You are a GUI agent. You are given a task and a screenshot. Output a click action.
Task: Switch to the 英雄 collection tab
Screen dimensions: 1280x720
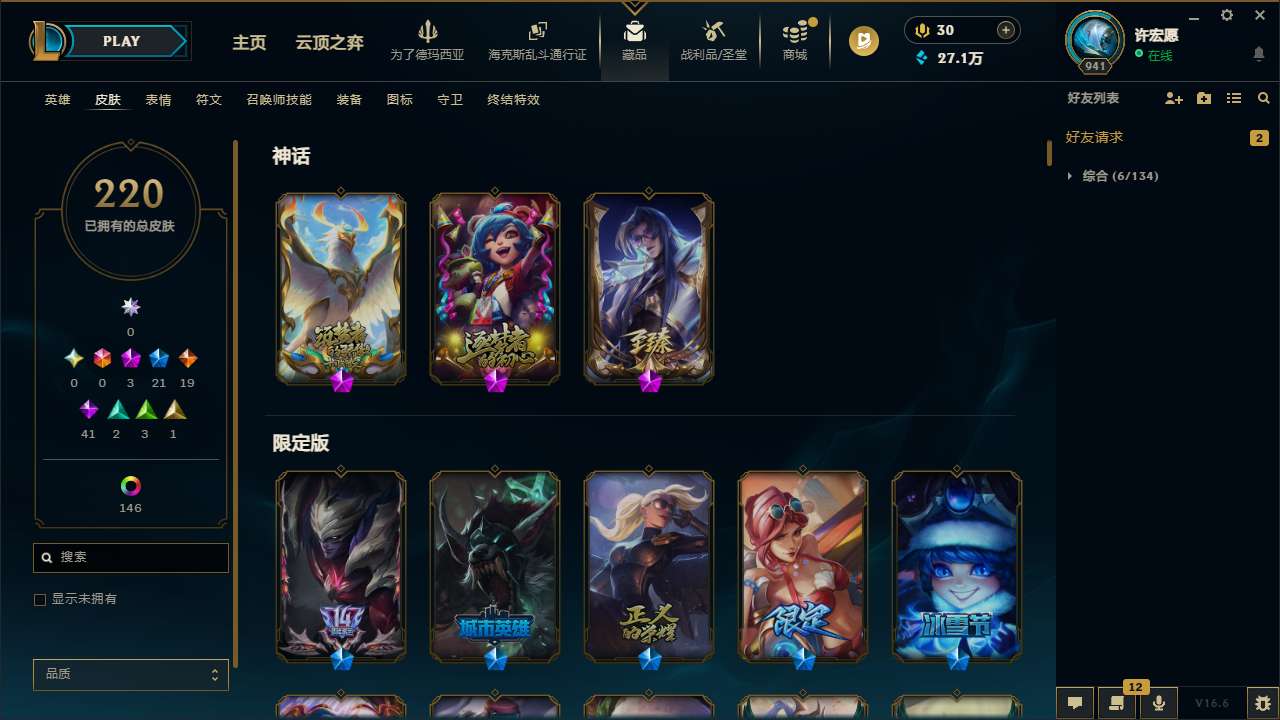click(x=57, y=99)
